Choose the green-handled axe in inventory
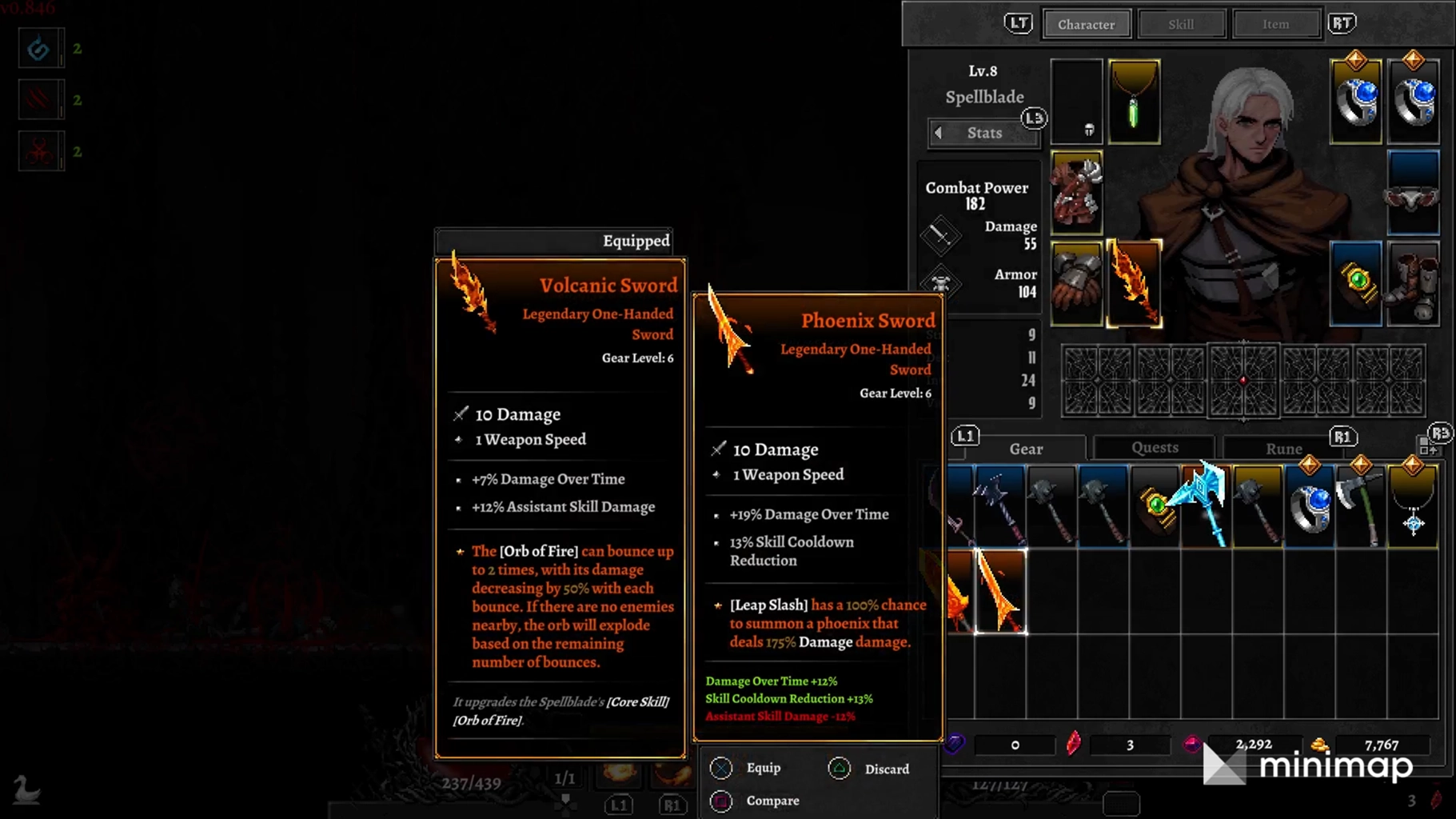 1361,505
